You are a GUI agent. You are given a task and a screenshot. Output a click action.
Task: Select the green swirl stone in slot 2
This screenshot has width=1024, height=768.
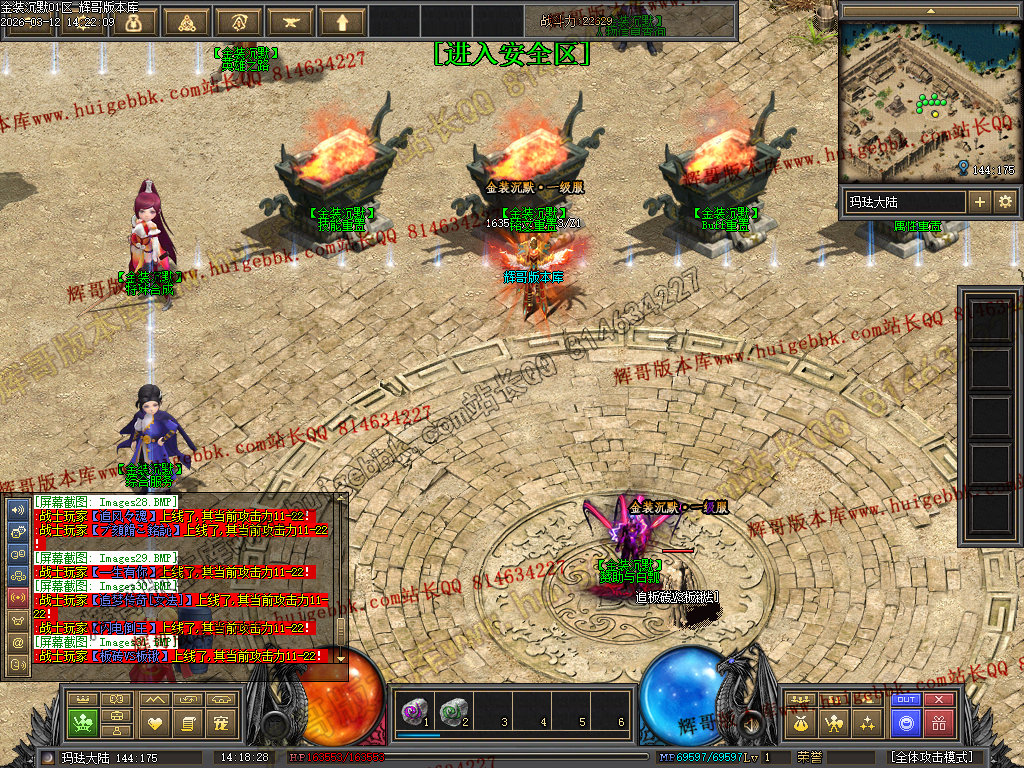(452, 711)
